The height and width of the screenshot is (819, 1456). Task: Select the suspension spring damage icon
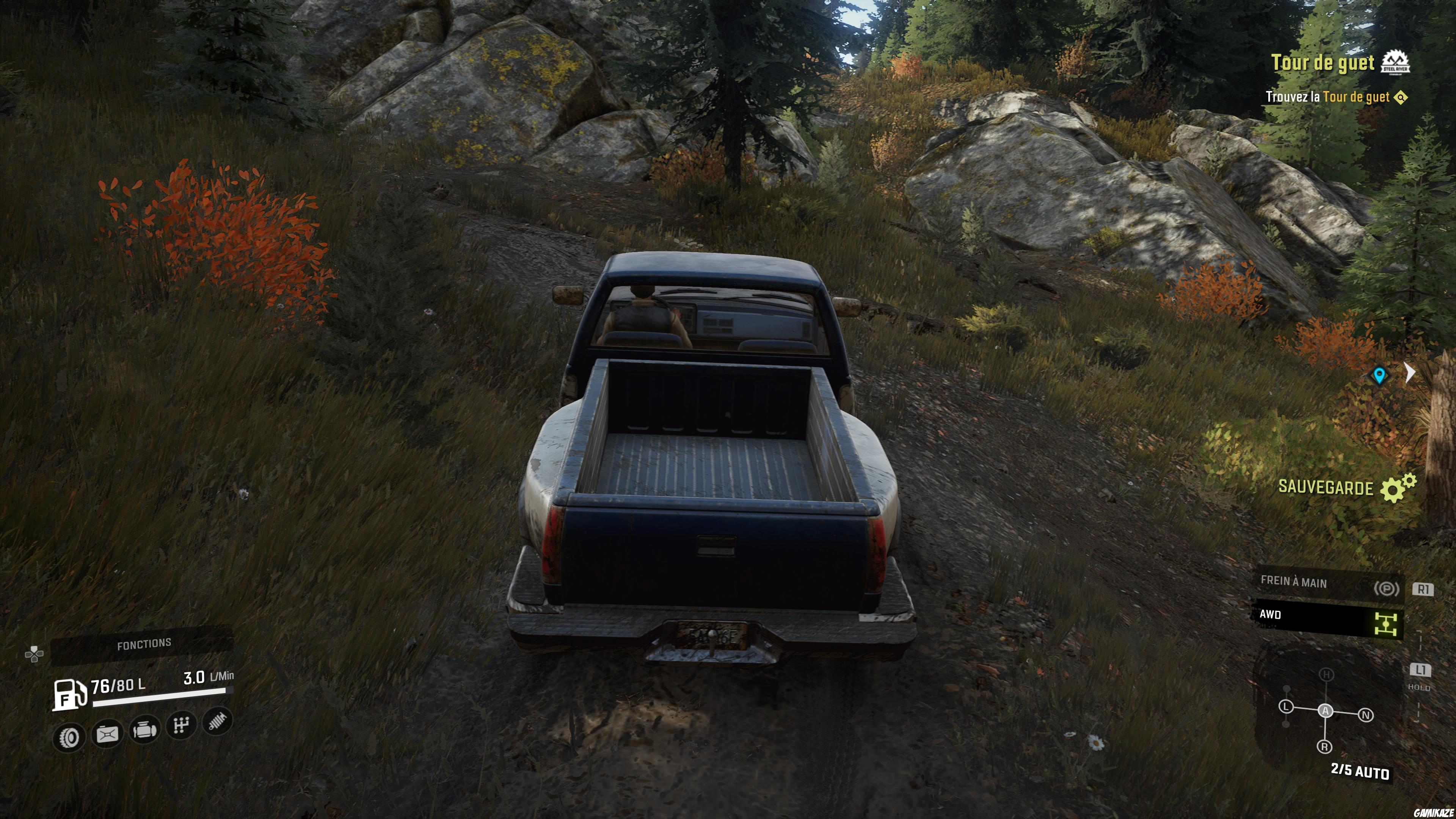tap(218, 721)
